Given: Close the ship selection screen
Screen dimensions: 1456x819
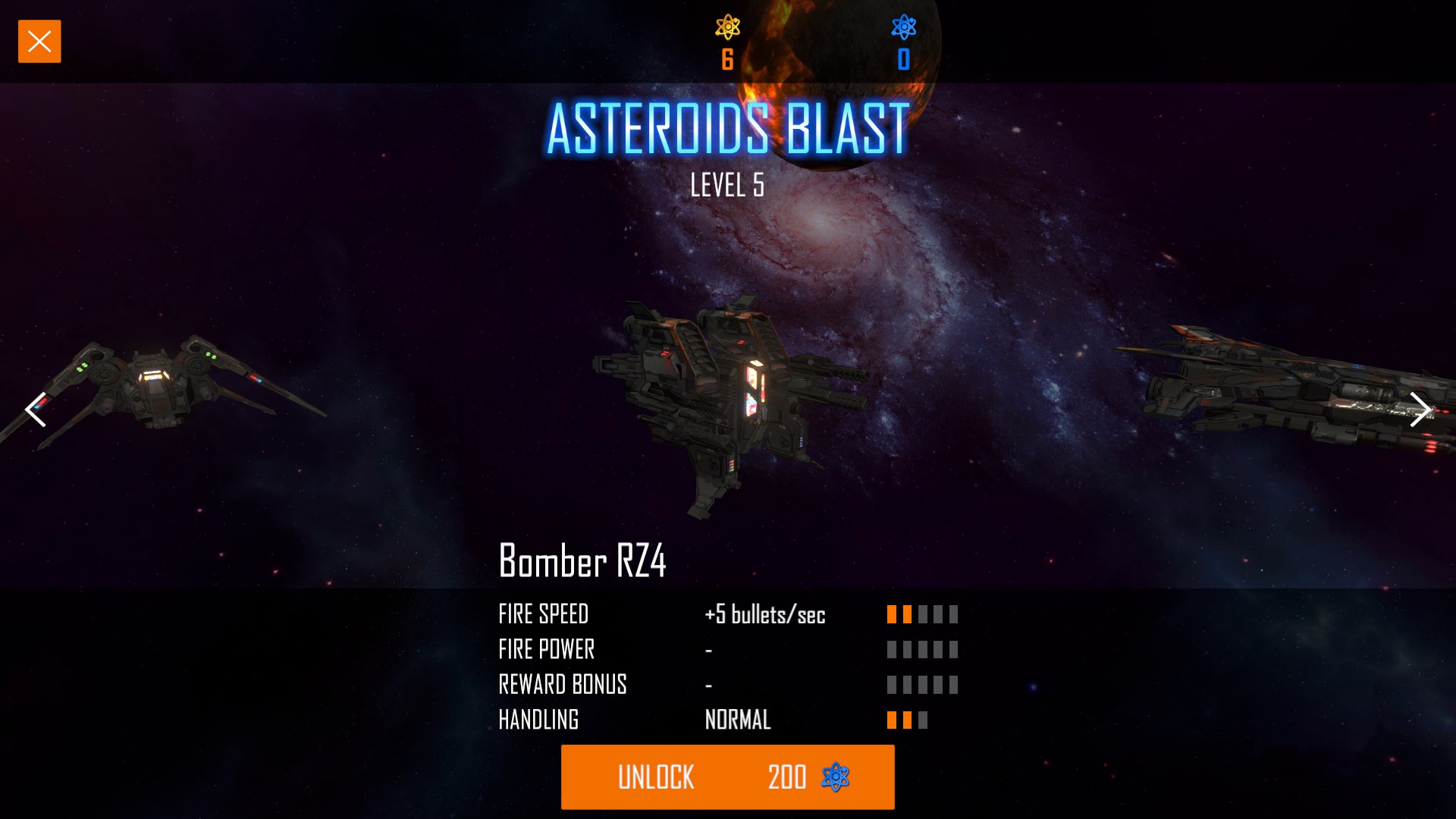Looking at the screenshot, I should pos(39,42).
